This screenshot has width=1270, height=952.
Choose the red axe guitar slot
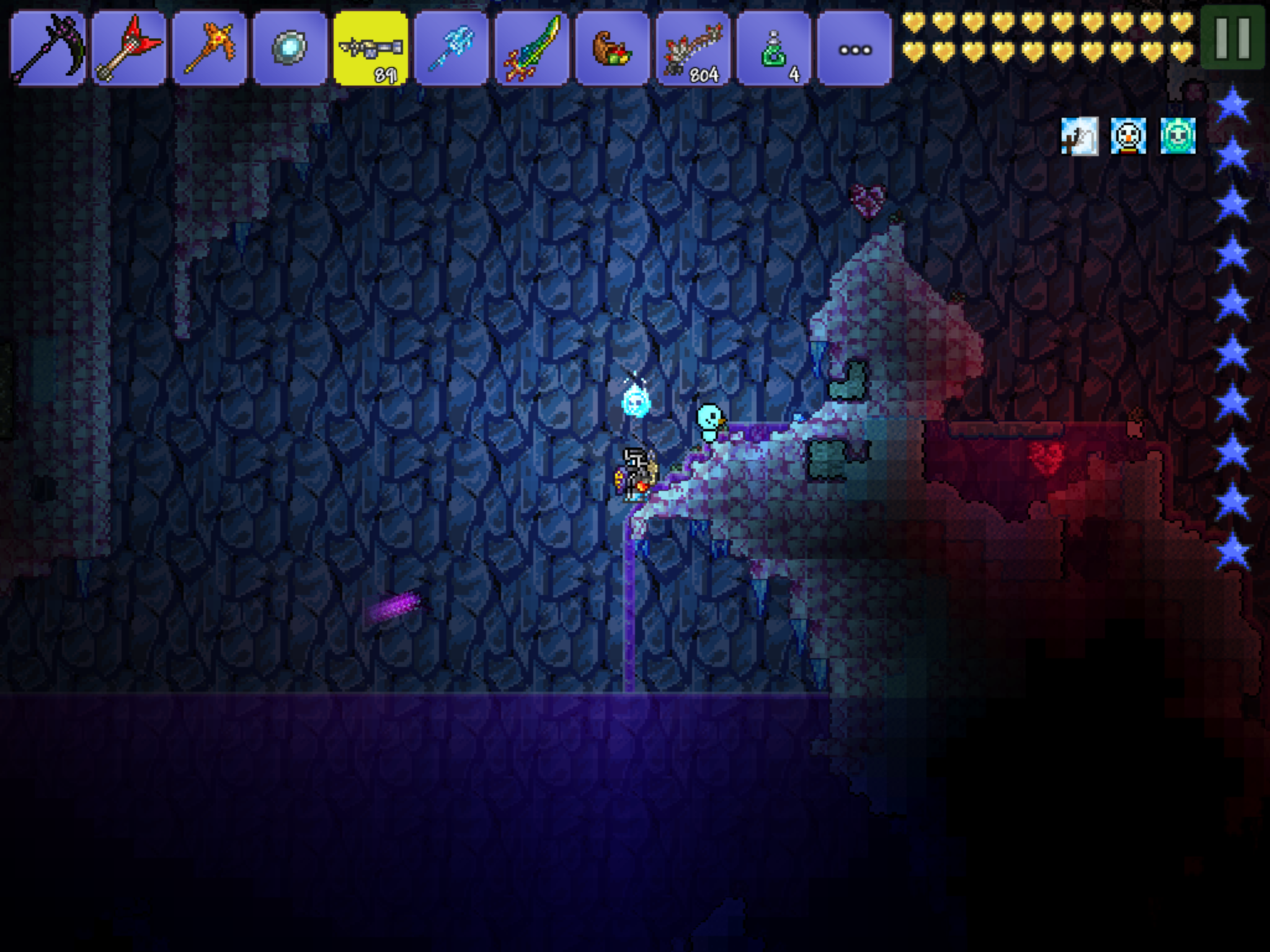(128, 48)
